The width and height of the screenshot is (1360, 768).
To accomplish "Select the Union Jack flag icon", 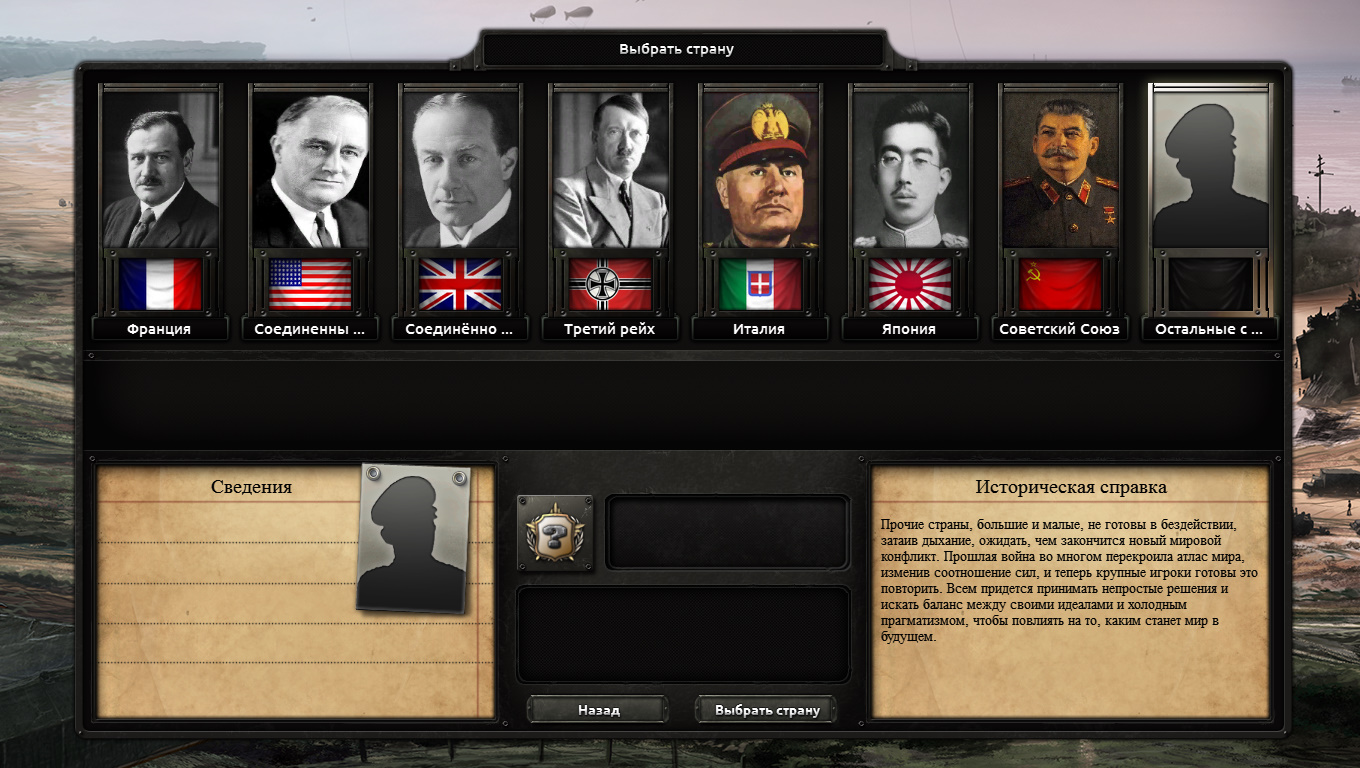I will [459, 283].
